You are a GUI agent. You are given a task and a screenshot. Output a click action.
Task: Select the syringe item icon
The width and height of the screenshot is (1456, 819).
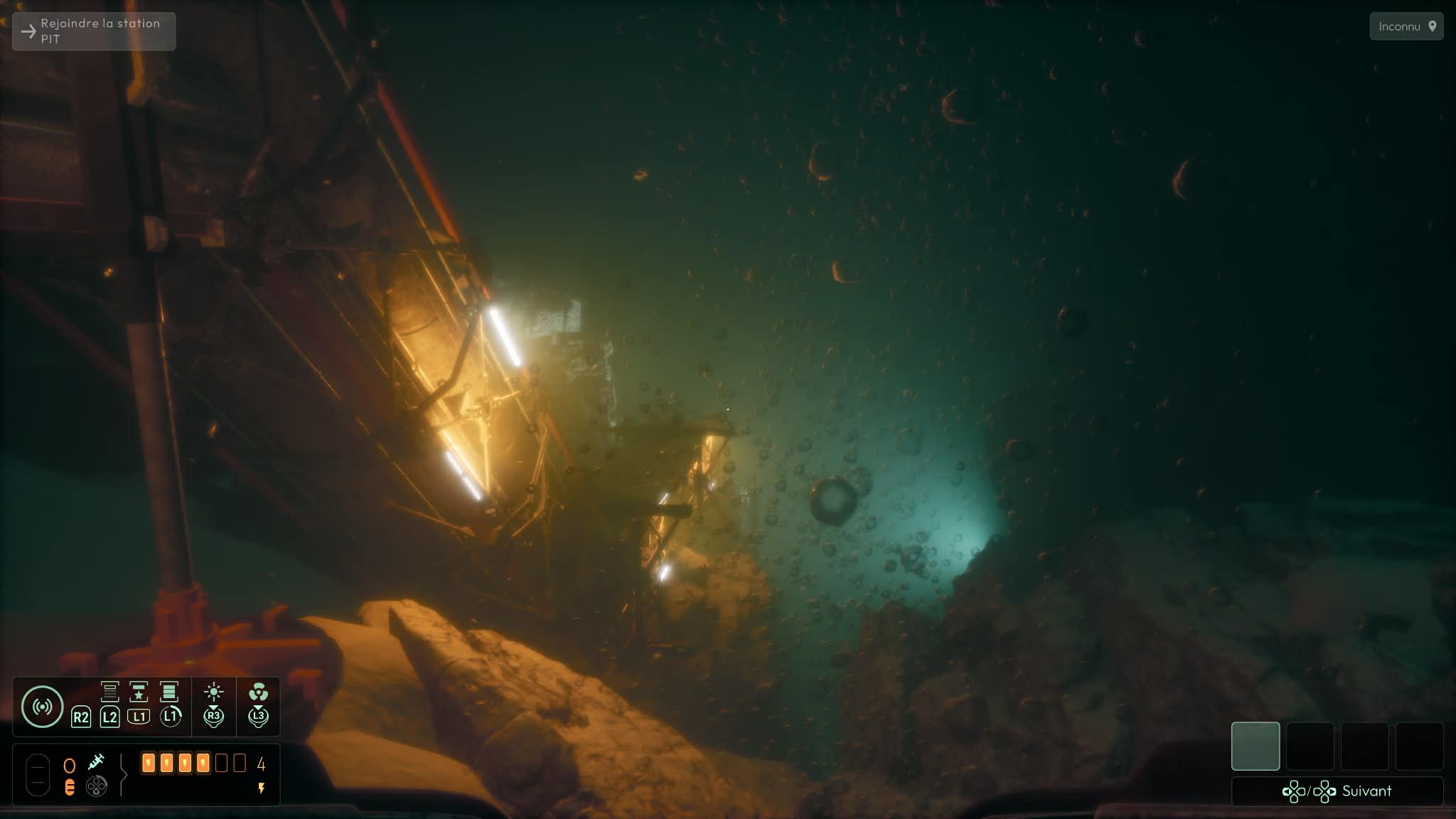(x=96, y=762)
